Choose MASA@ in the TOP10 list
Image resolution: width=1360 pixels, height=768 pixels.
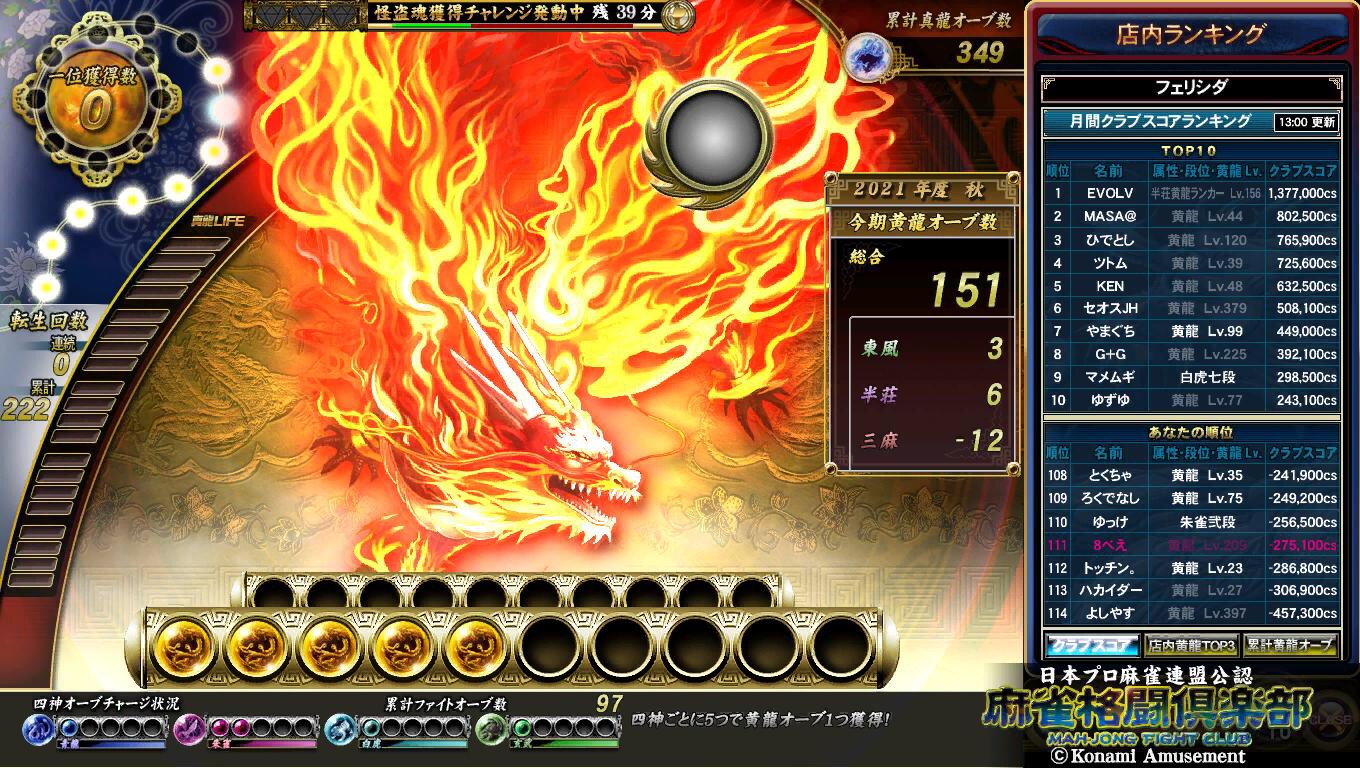pos(1190,216)
